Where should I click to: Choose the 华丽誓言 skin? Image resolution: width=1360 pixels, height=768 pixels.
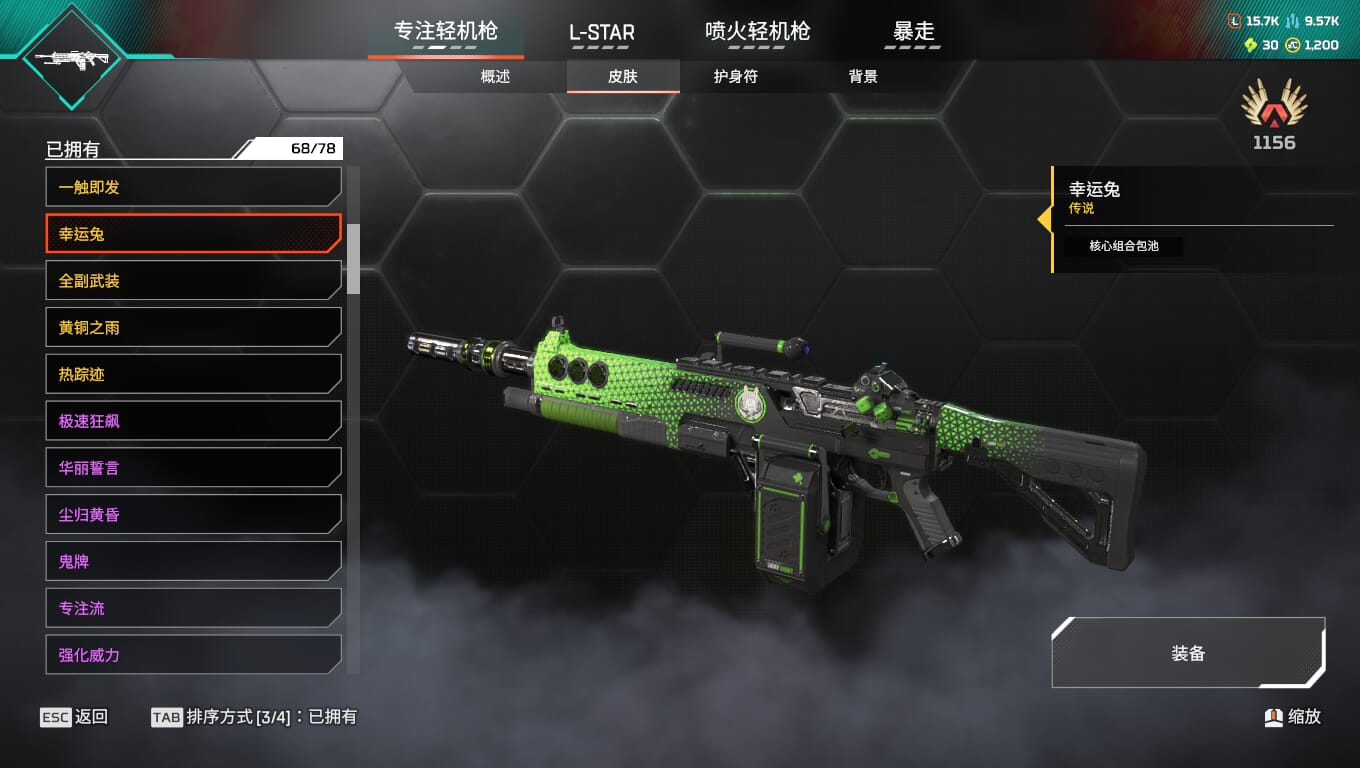pyautogui.click(x=193, y=468)
